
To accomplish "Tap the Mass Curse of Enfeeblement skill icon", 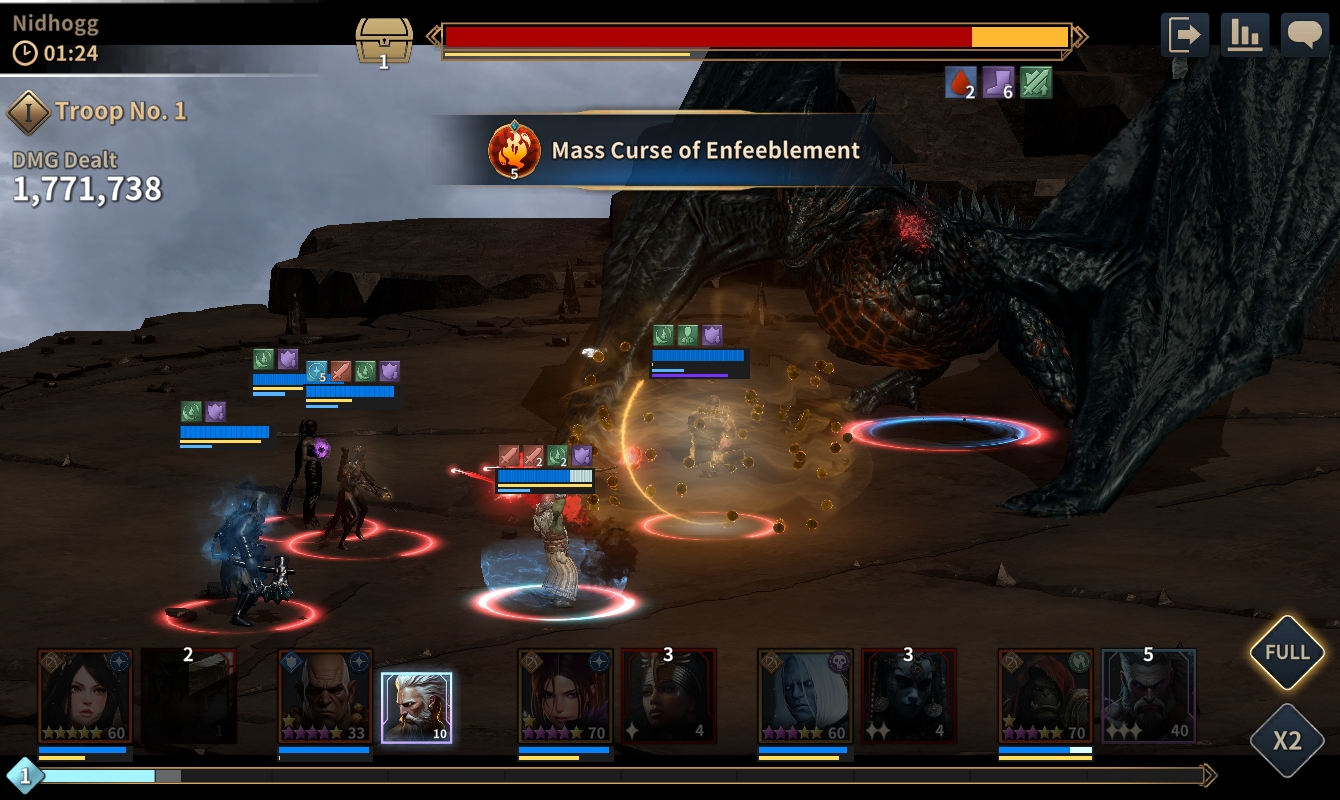I will pyautogui.click(x=514, y=151).
